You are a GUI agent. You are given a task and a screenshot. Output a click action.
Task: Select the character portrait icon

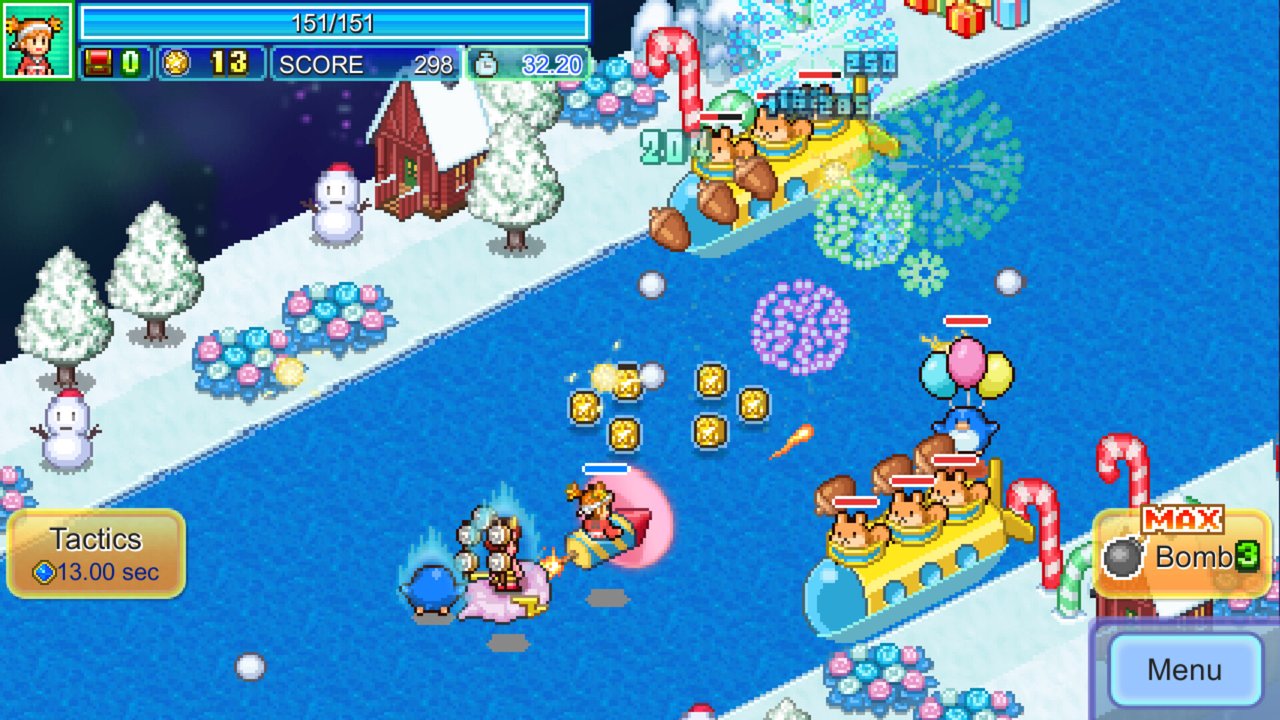point(37,40)
